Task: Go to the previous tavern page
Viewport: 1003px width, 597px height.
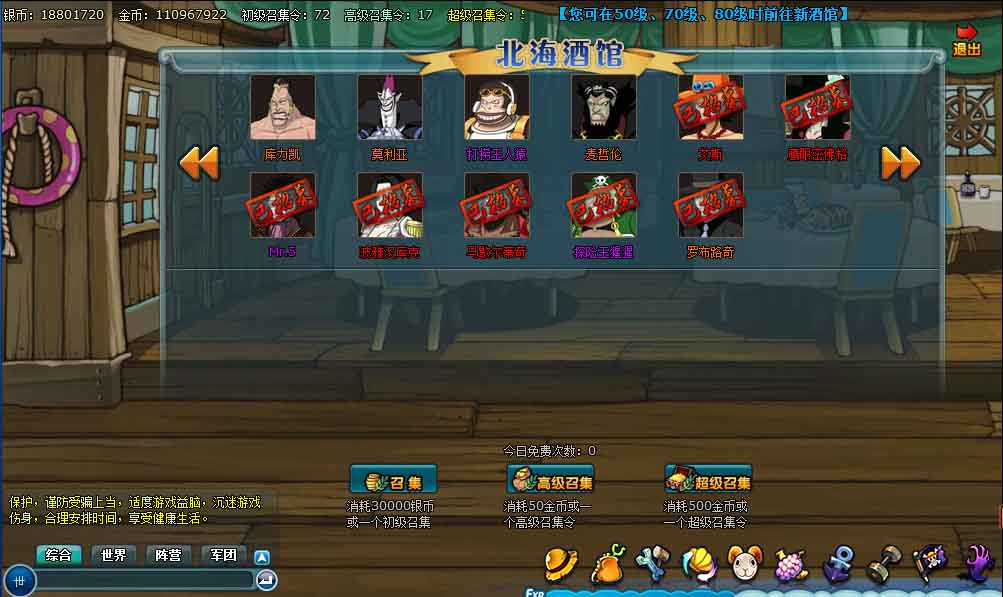Action: coord(198,162)
